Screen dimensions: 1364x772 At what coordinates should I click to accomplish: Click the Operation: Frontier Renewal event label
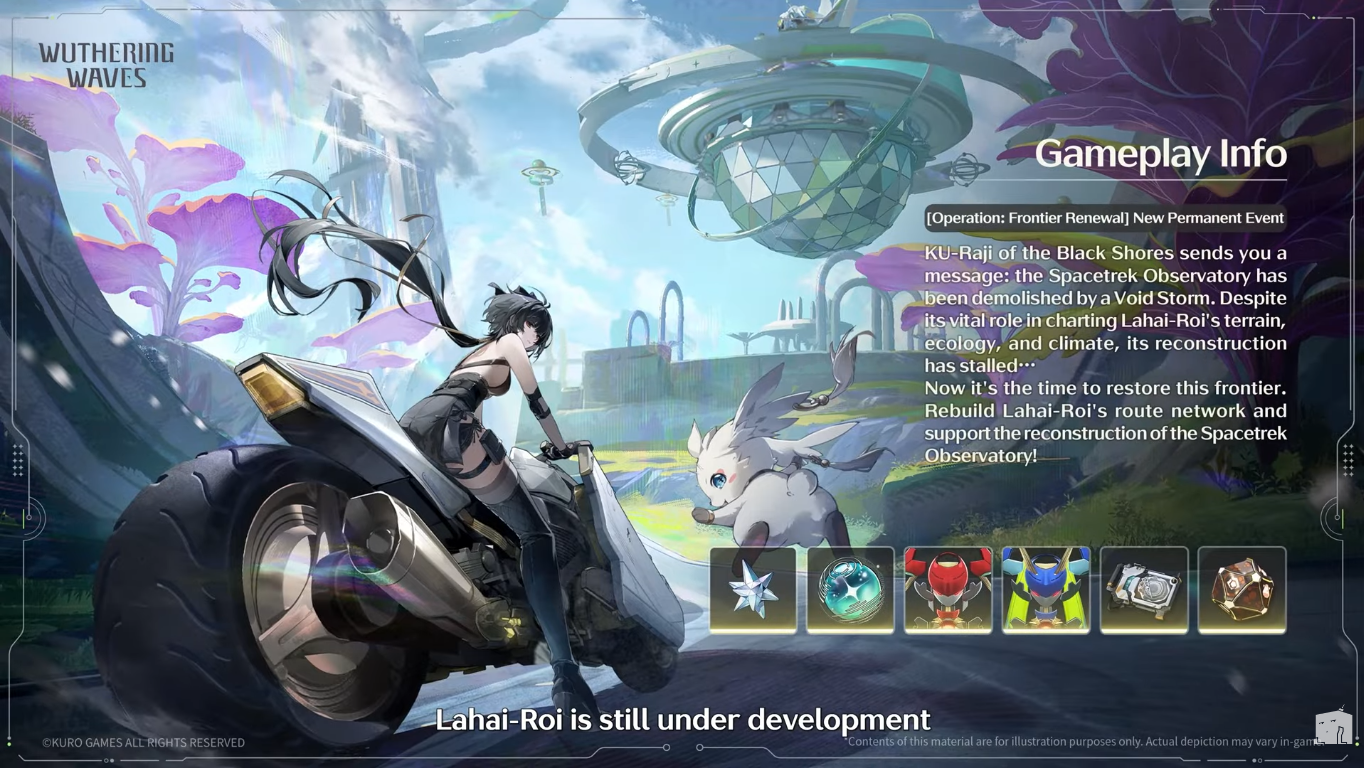1105,218
